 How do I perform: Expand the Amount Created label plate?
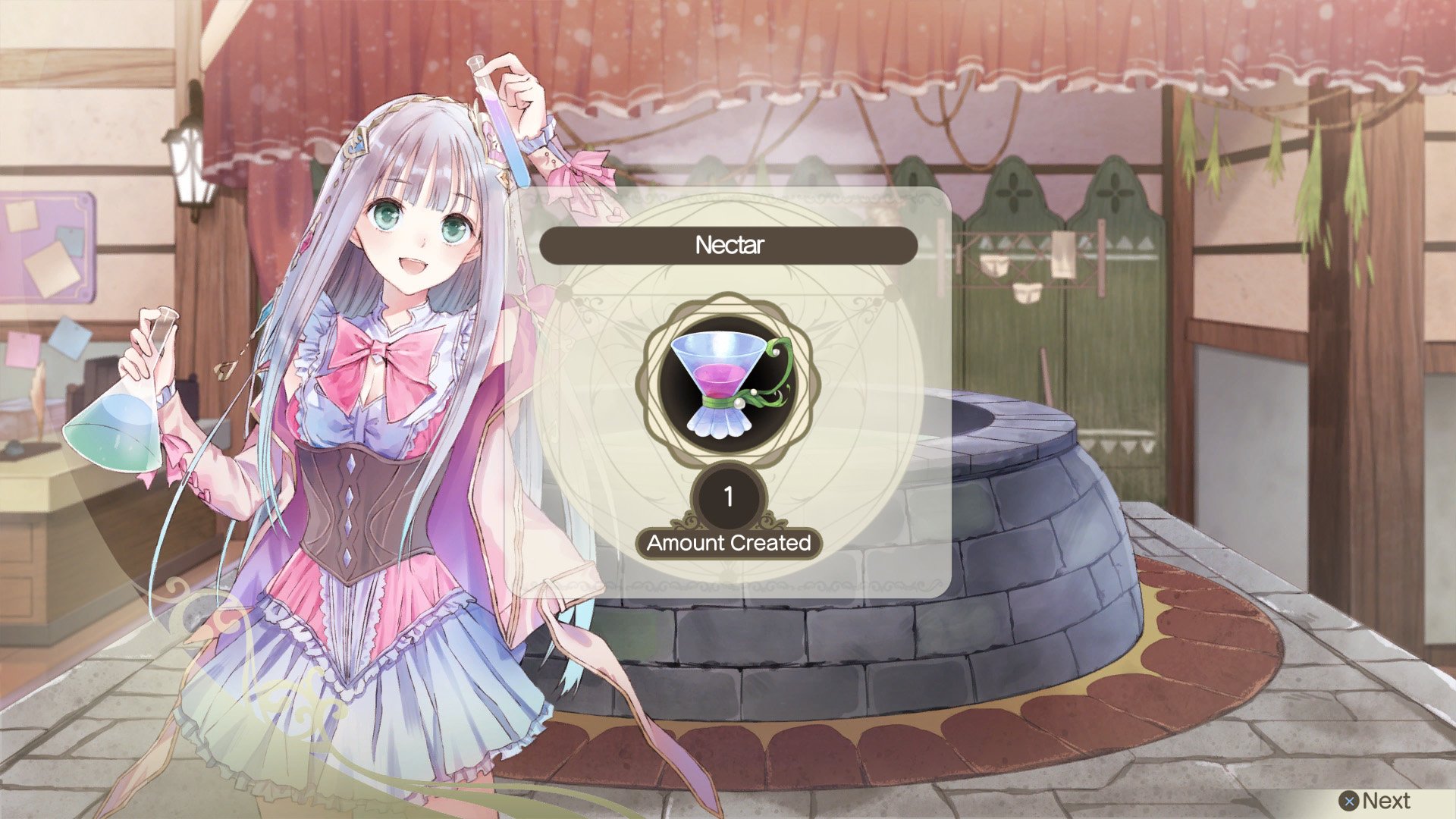pos(730,543)
